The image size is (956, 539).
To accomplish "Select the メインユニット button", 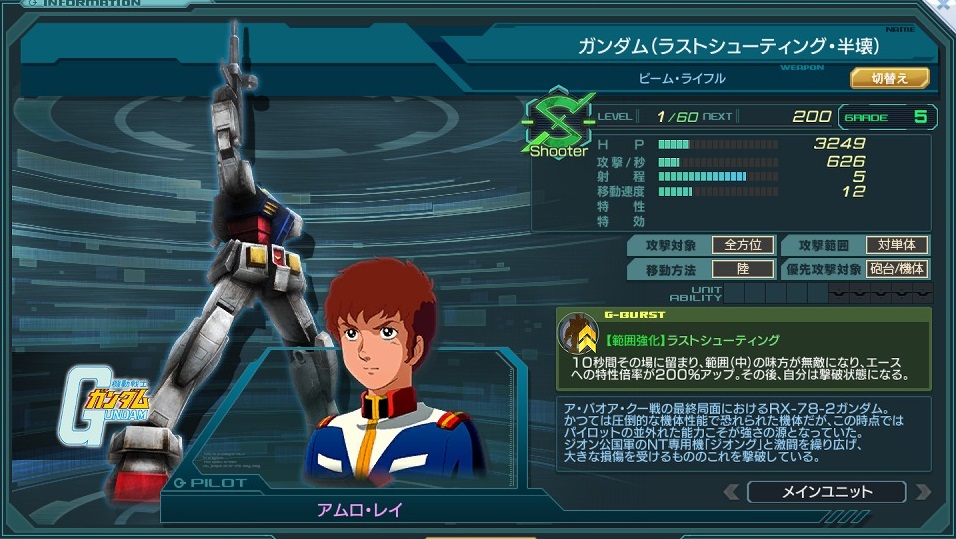I will click(826, 492).
